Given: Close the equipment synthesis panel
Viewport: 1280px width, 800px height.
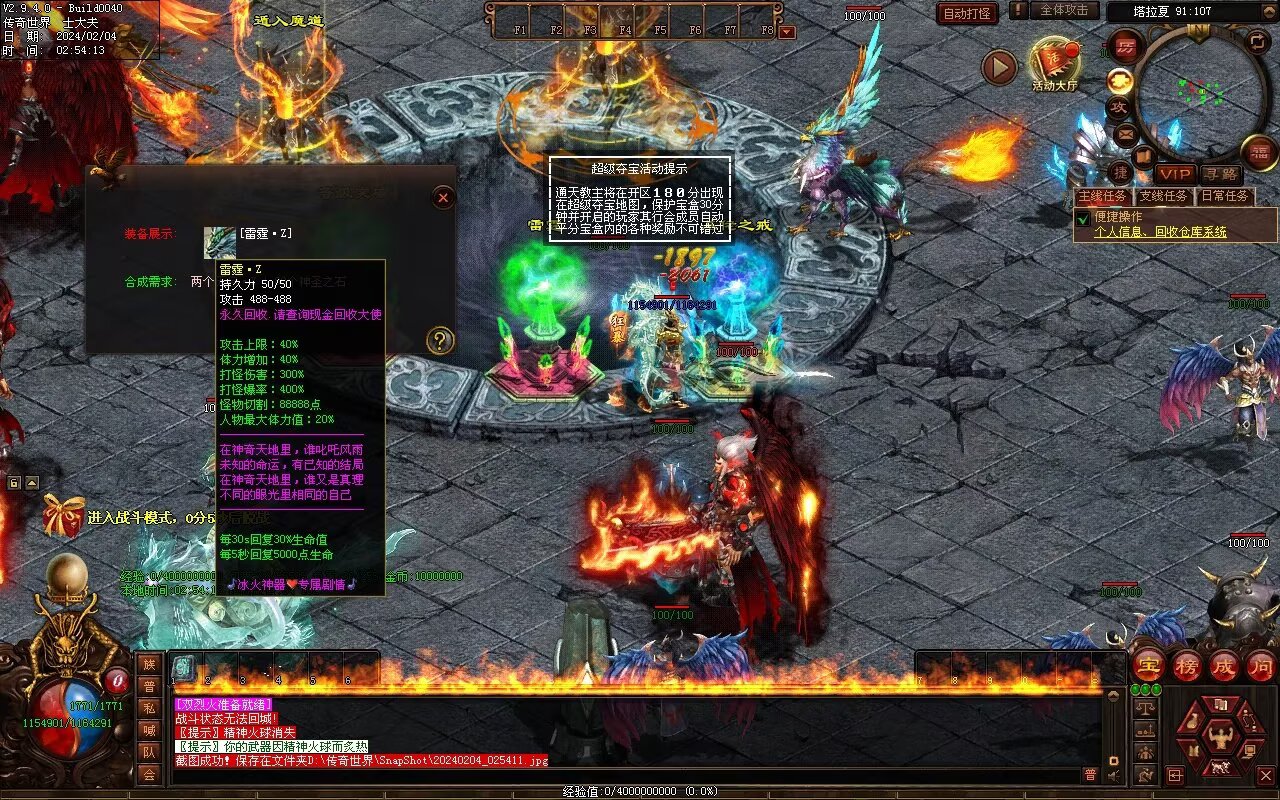Looking at the screenshot, I should click(444, 198).
